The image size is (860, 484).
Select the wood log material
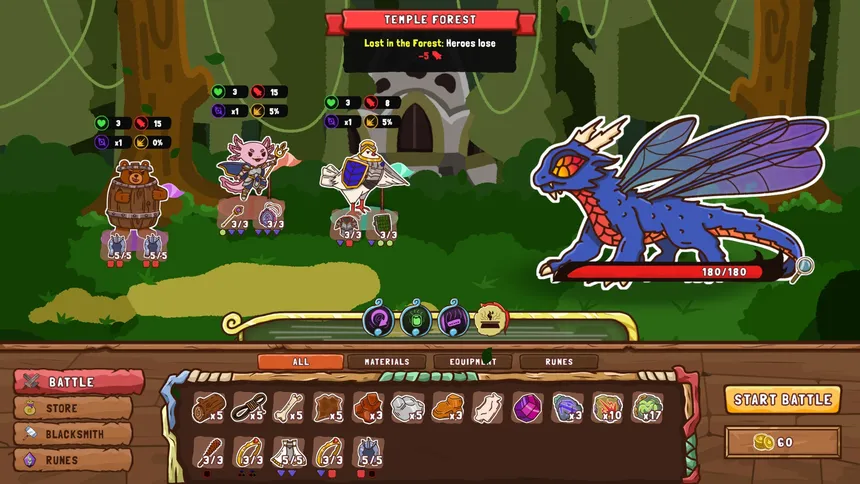208,407
